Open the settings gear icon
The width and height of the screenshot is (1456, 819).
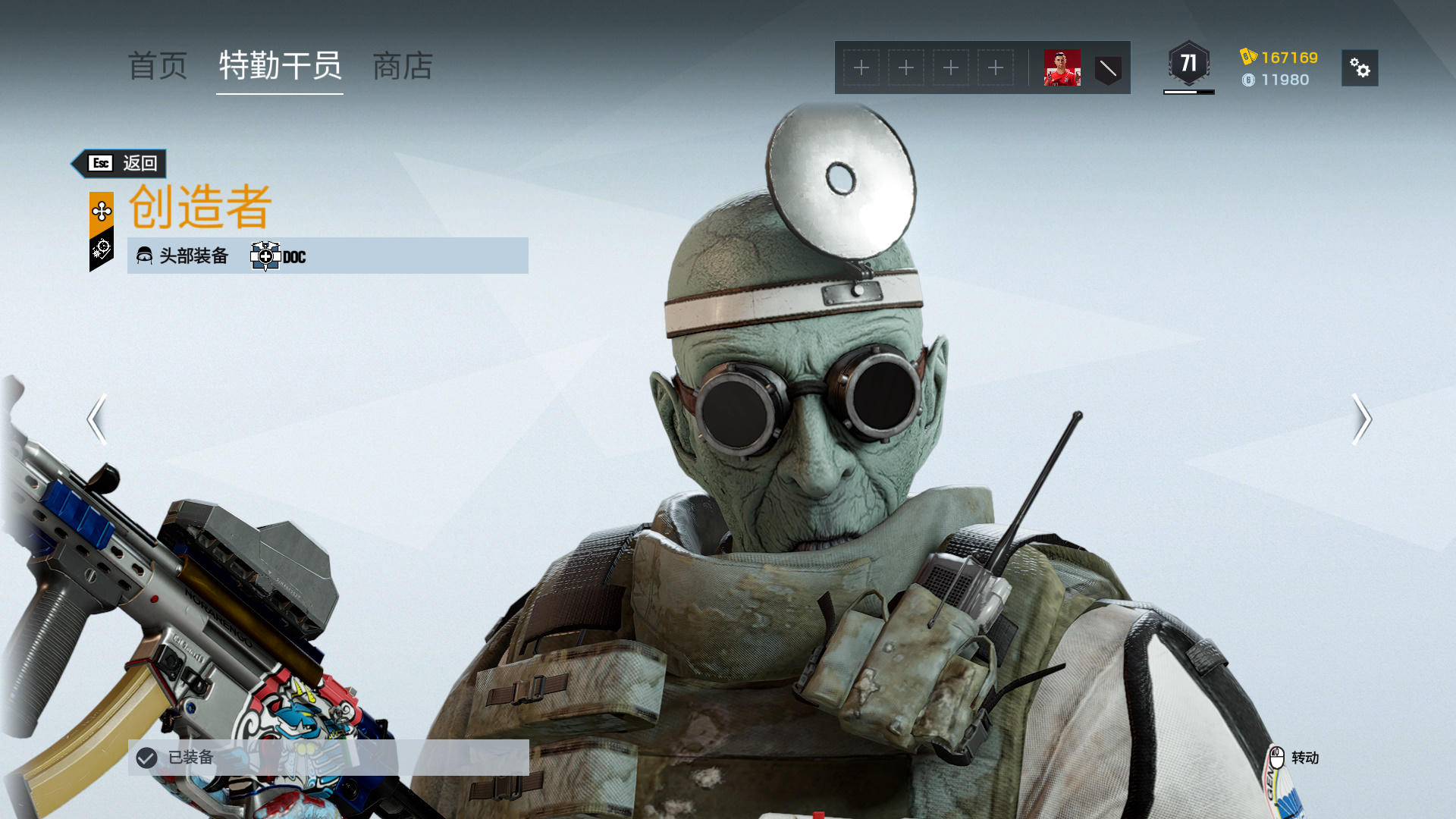pyautogui.click(x=1359, y=68)
